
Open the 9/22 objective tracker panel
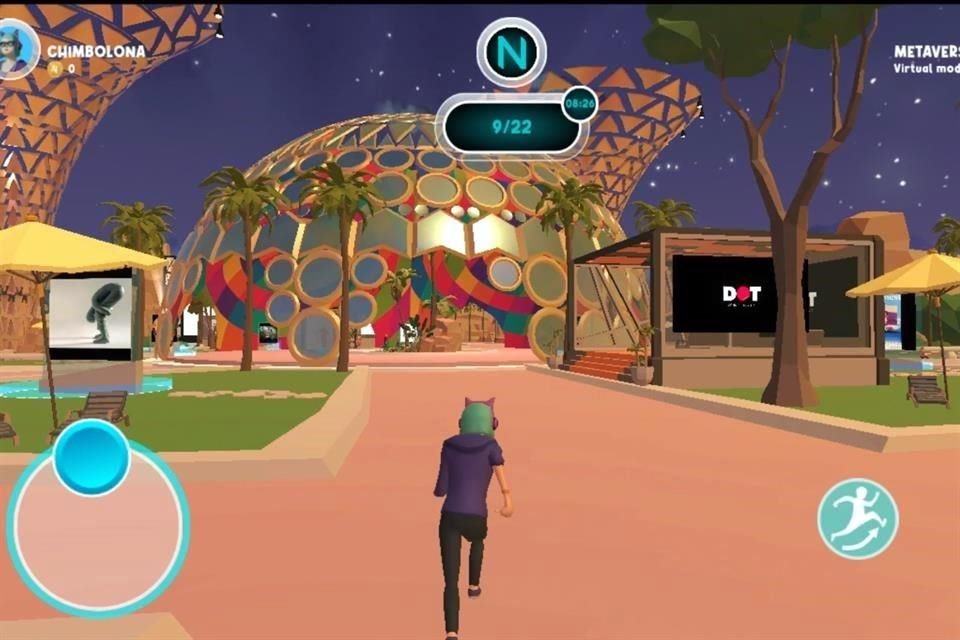pos(511,127)
